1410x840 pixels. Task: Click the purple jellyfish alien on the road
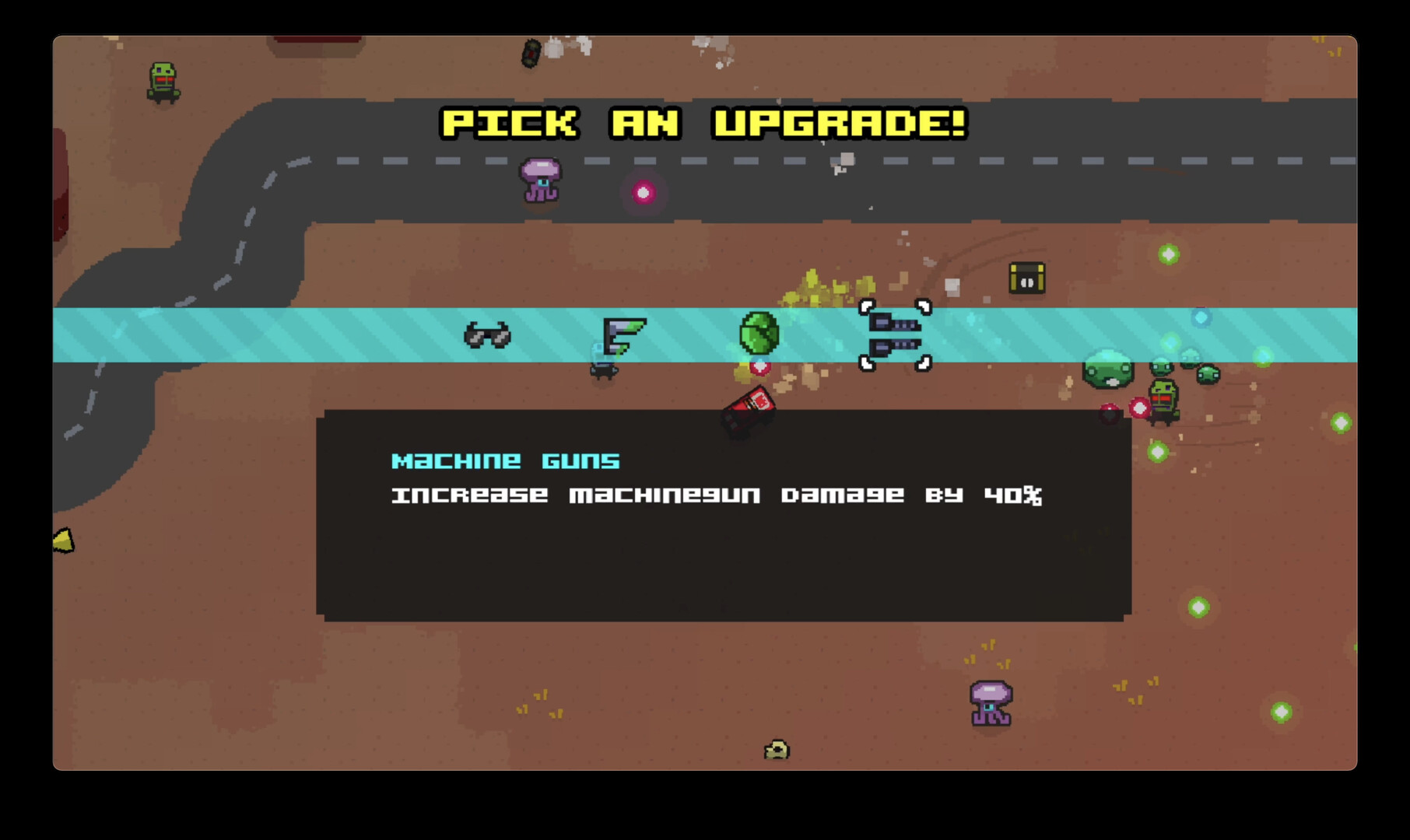tap(540, 180)
